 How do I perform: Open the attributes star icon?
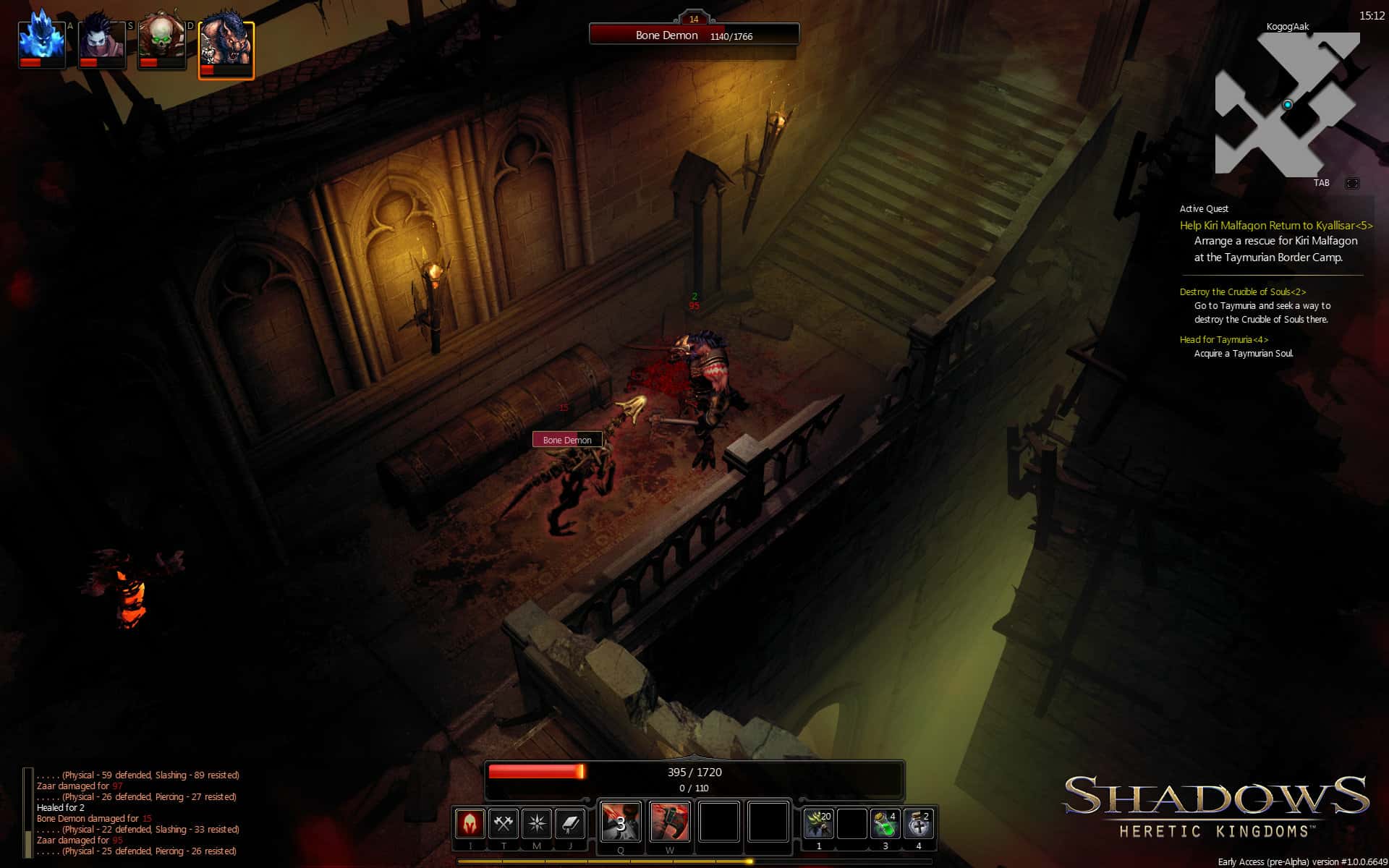[x=537, y=822]
